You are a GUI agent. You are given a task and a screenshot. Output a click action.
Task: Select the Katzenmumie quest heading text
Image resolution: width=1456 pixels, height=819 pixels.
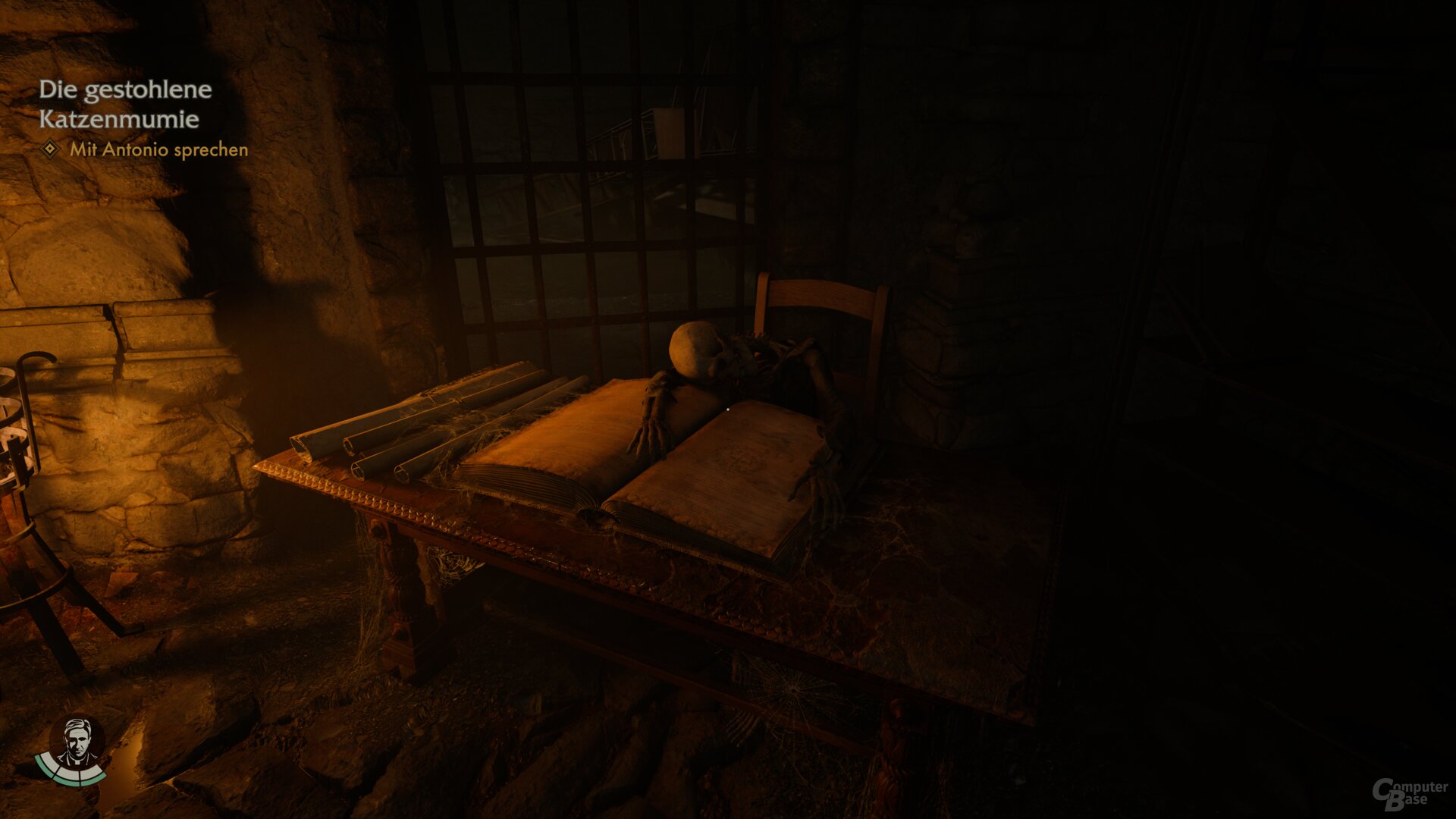118,119
